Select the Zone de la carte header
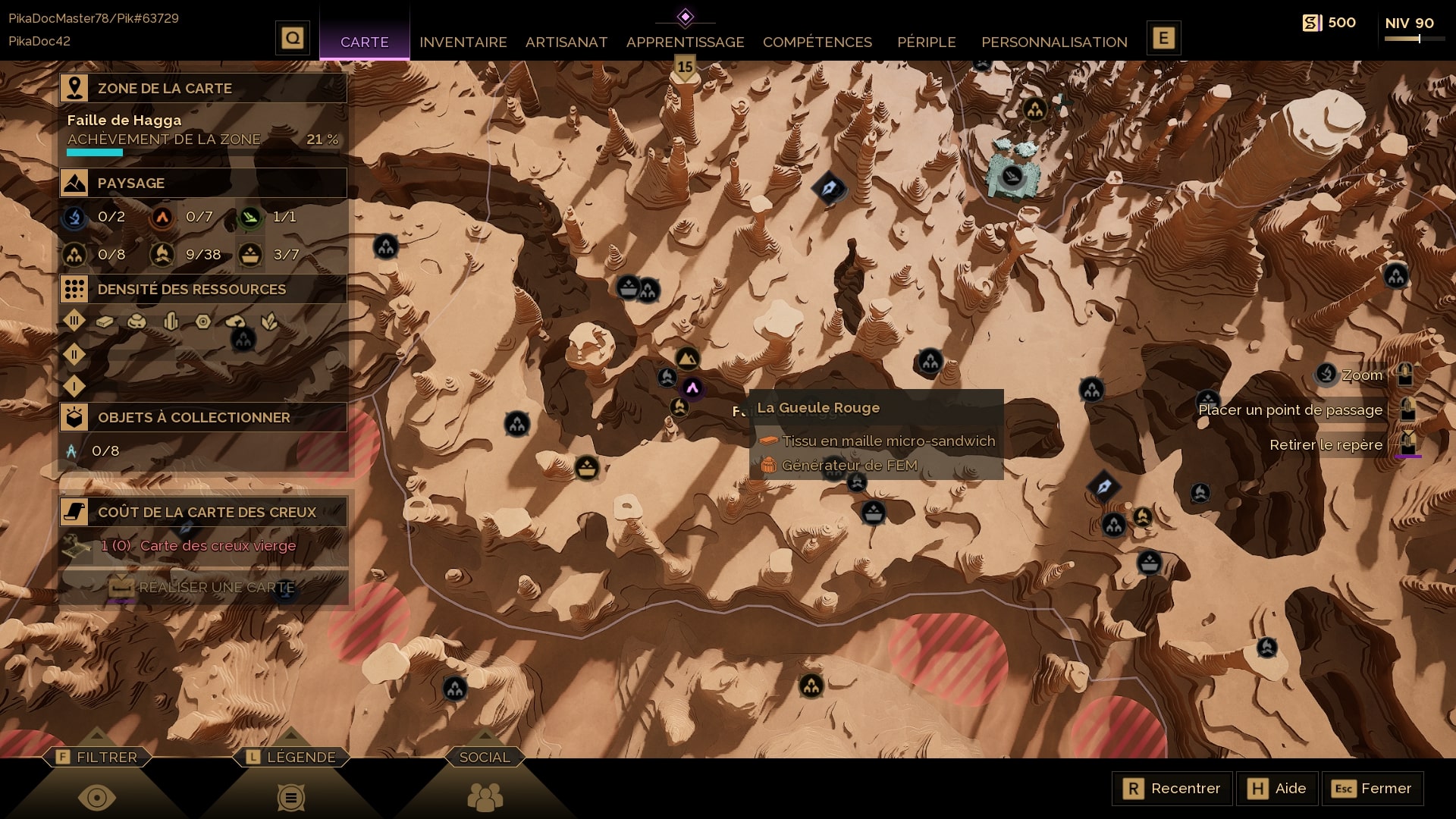Screen dimensions: 1456x819 tap(203, 88)
